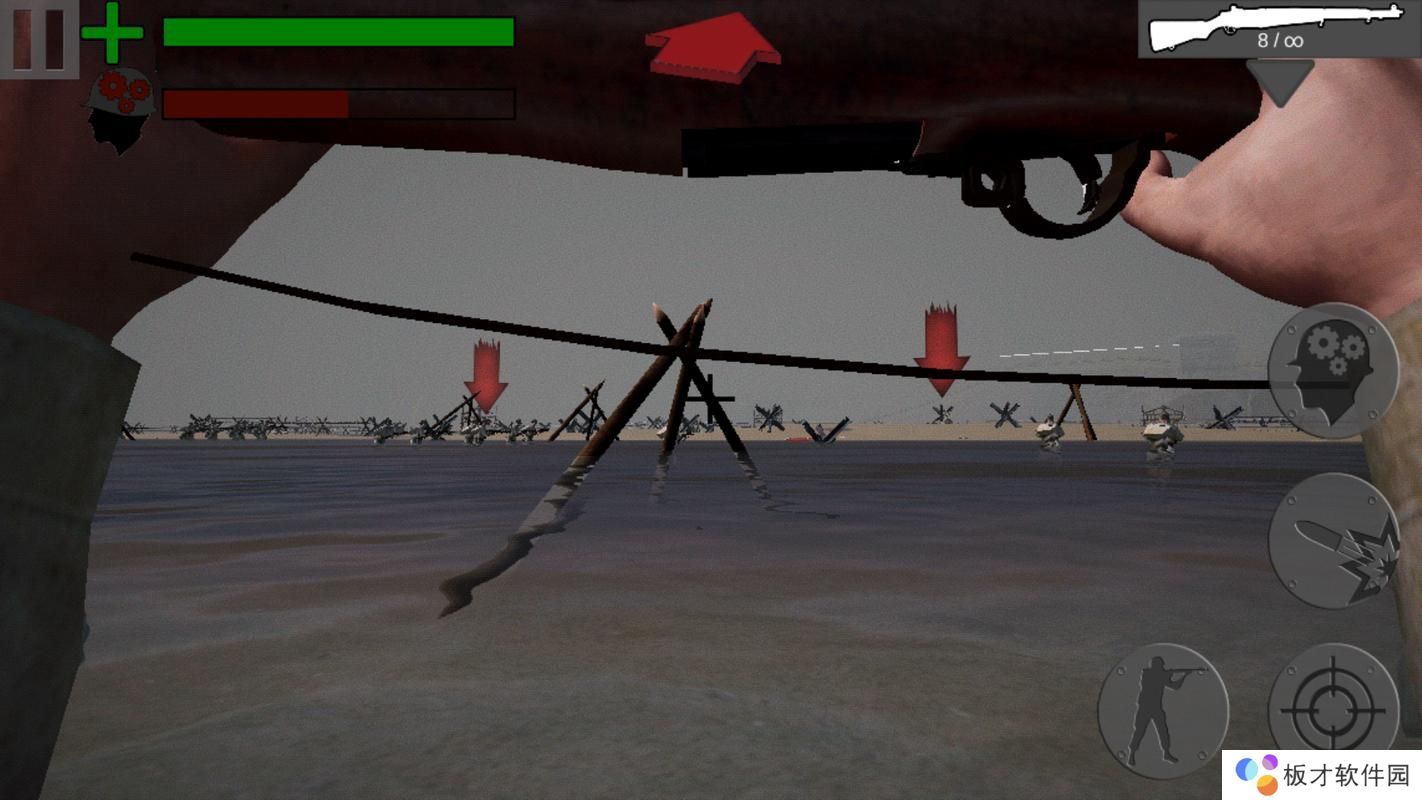Toggle the soldier stance button
The height and width of the screenshot is (800, 1422).
point(1162,710)
